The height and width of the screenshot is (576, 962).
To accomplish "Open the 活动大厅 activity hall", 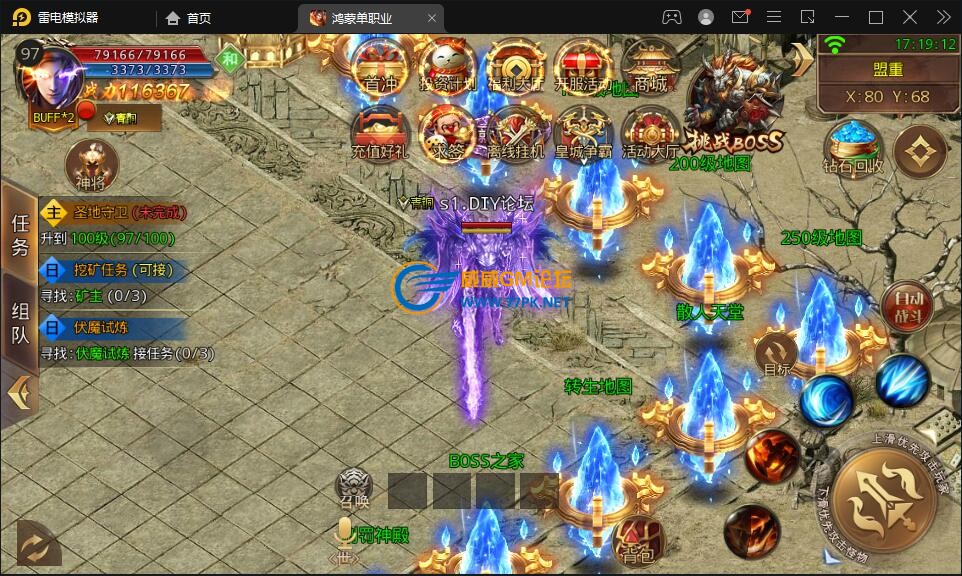I will [x=651, y=133].
